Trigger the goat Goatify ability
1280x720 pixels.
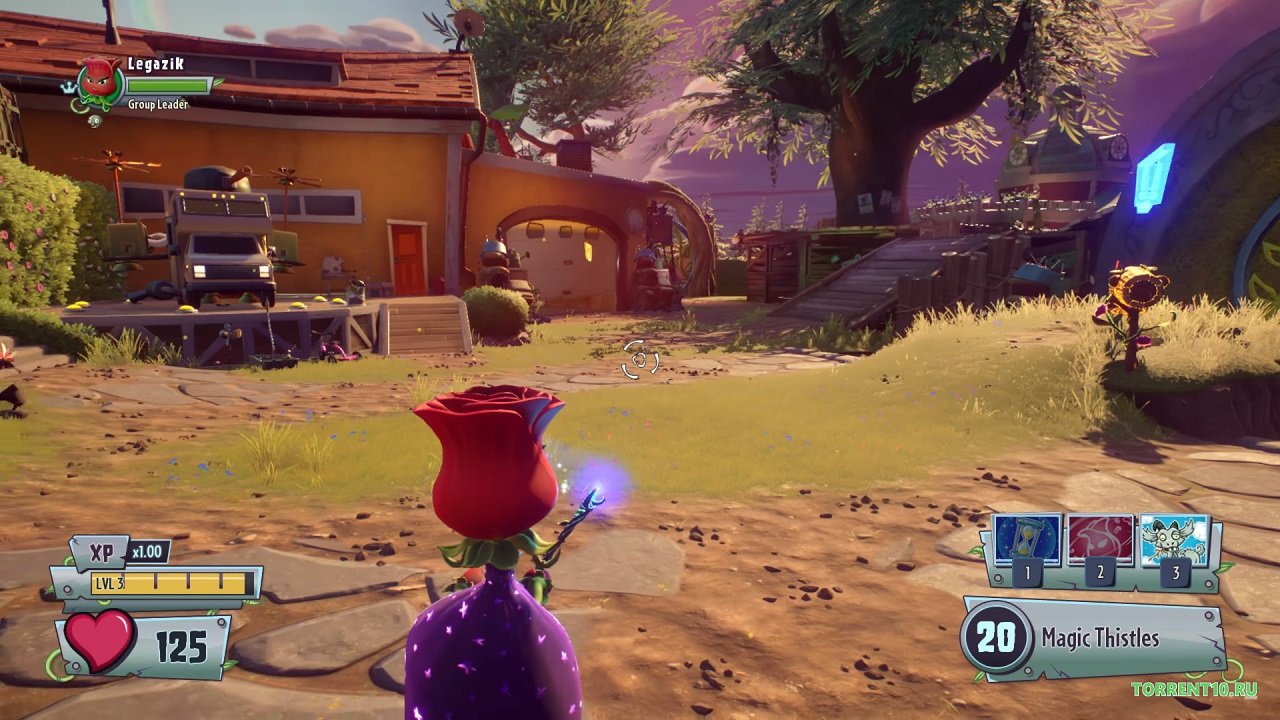click(x=1175, y=541)
